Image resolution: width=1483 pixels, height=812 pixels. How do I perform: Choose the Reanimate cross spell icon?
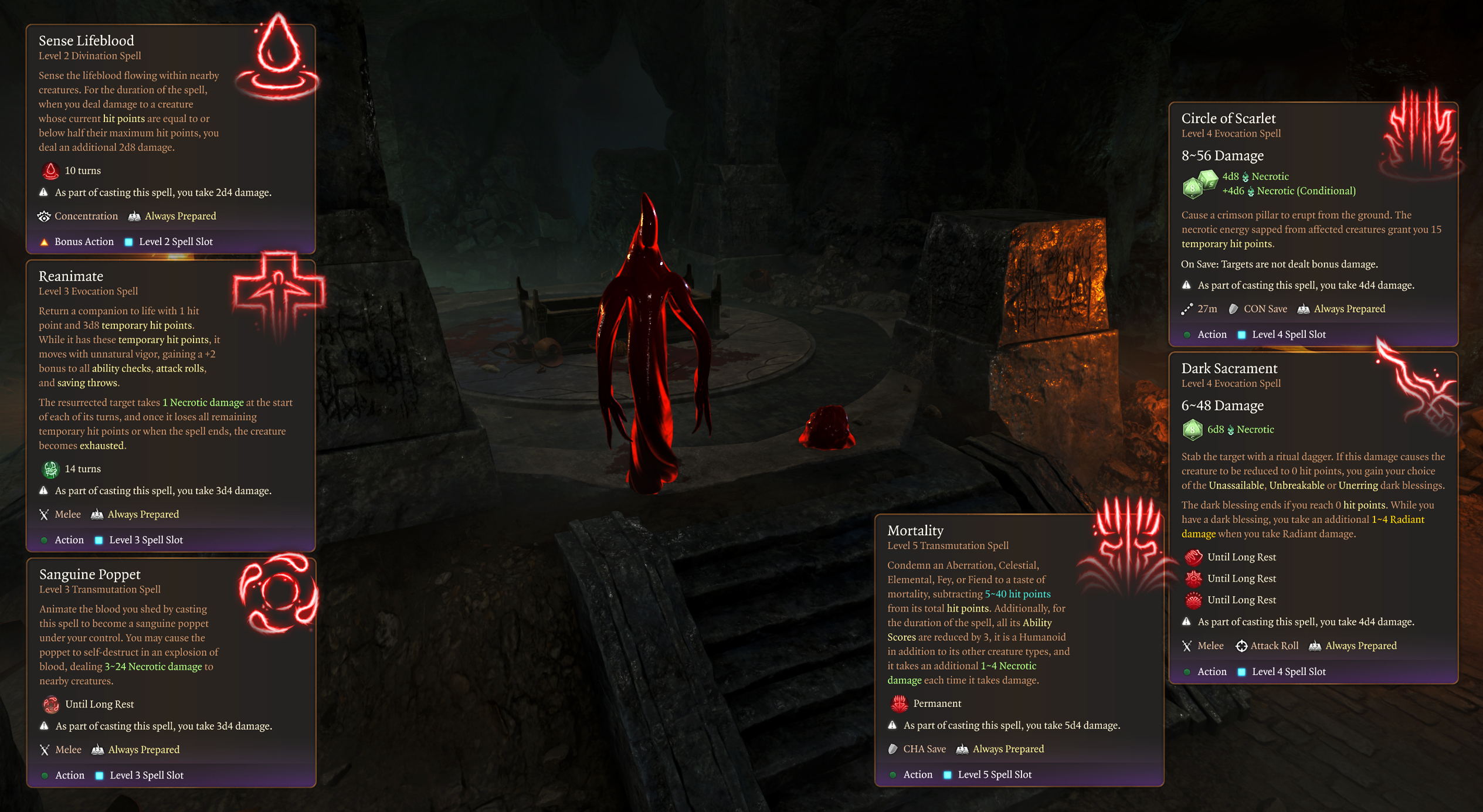tap(279, 291)
